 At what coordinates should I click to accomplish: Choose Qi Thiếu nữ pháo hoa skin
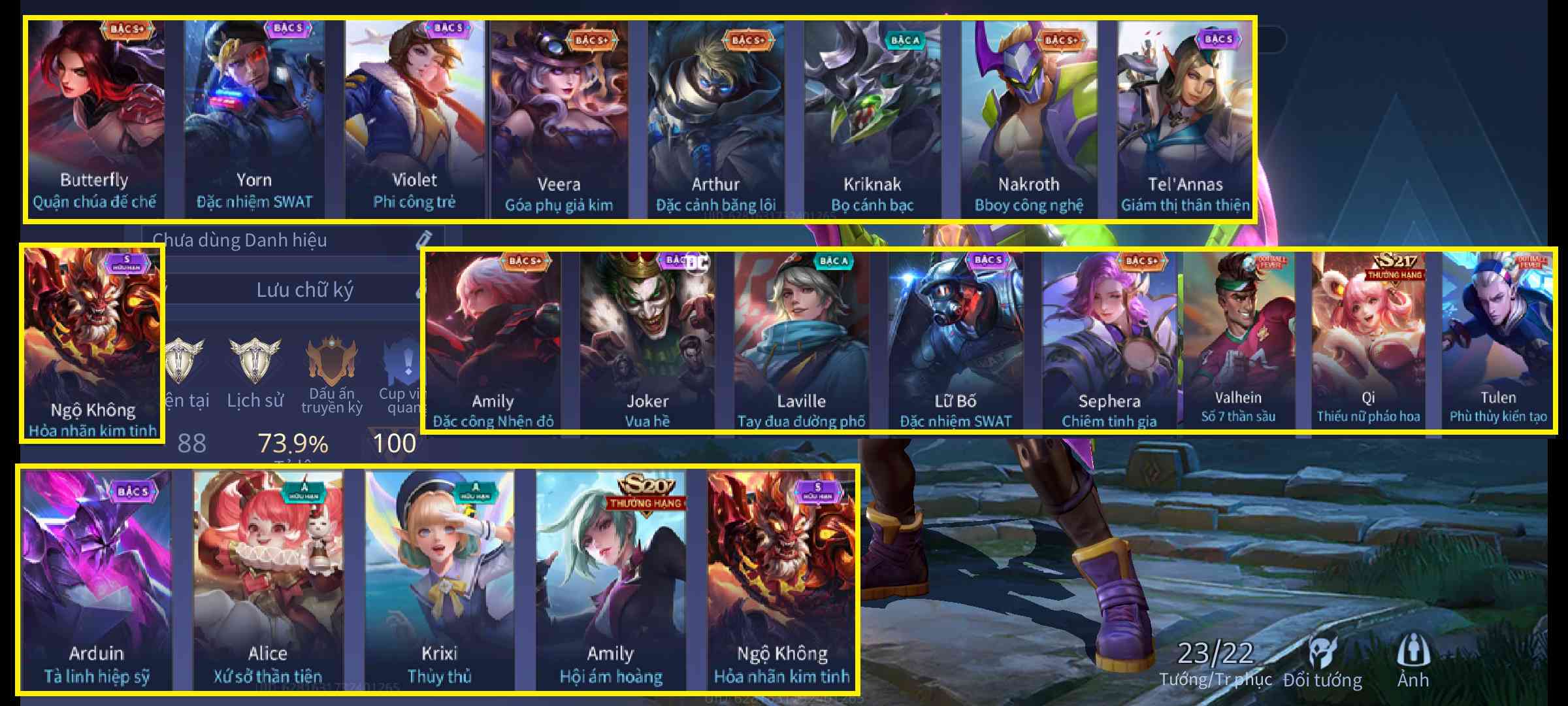[1368, 340]
